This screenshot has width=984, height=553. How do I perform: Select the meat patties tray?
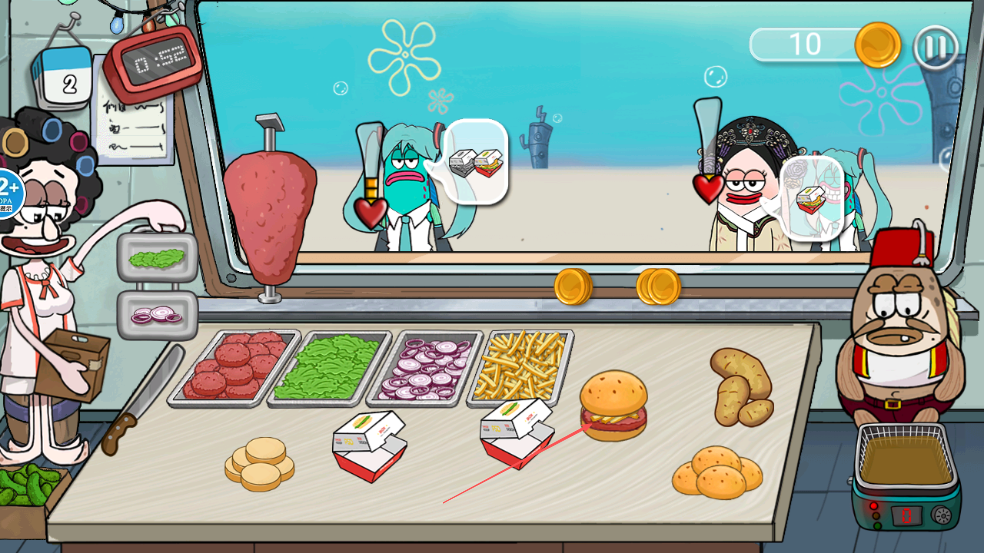click(235, 366)
